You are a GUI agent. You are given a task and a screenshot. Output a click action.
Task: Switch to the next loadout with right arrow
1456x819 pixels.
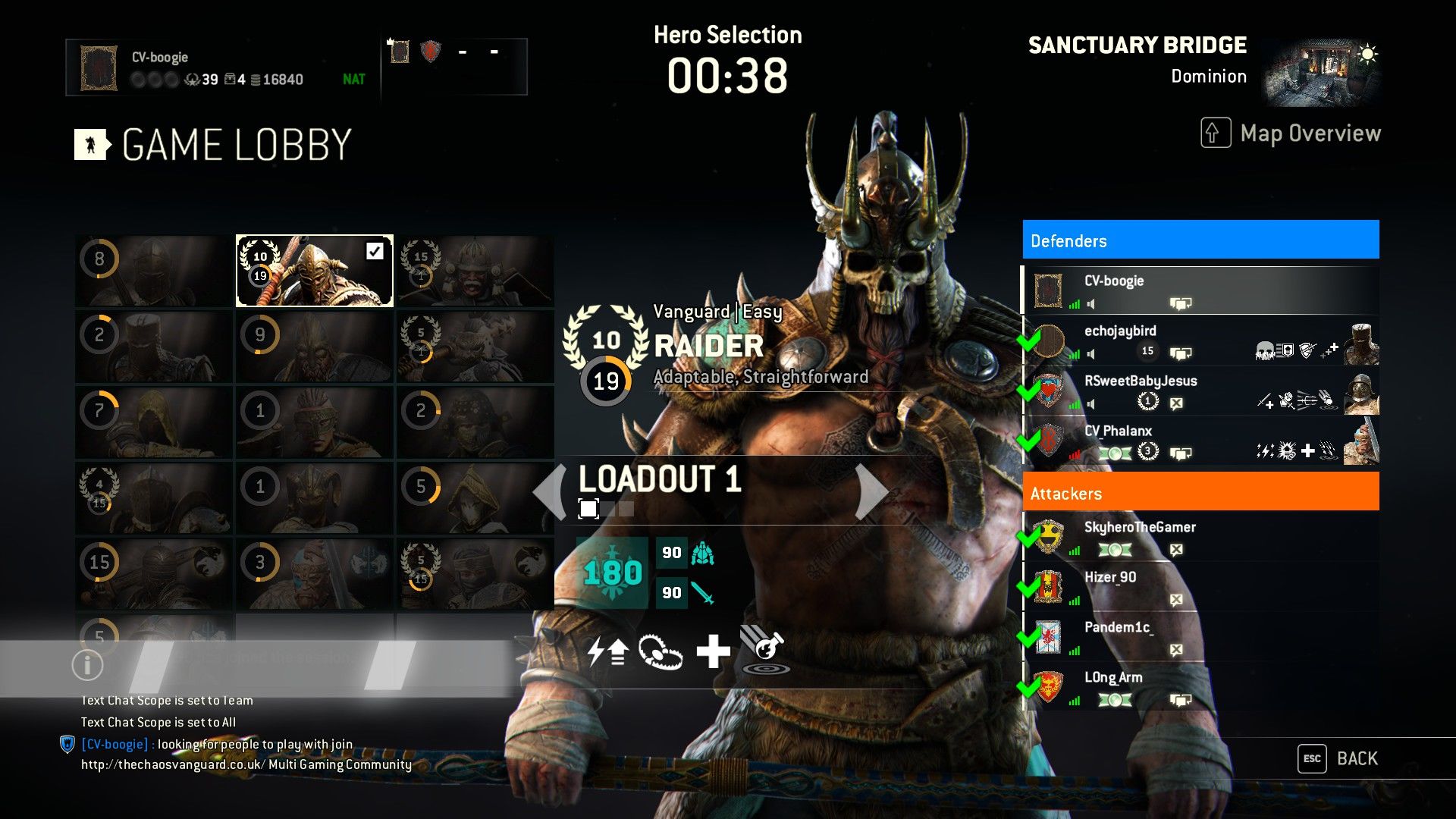pyautogui.click(x=871, y=492)
